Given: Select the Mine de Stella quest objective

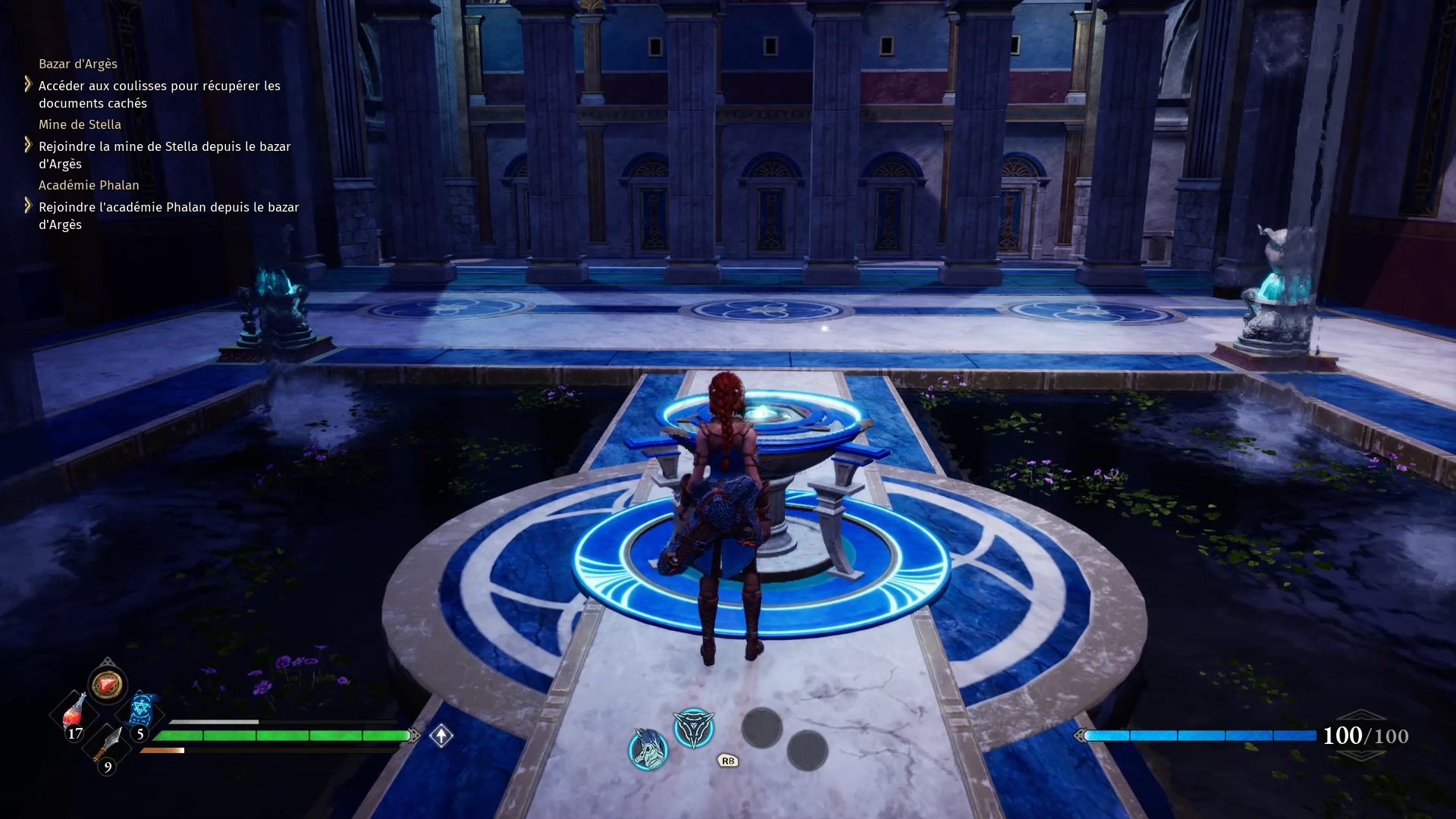Looking at the screenshot, I should pos(164,155).
